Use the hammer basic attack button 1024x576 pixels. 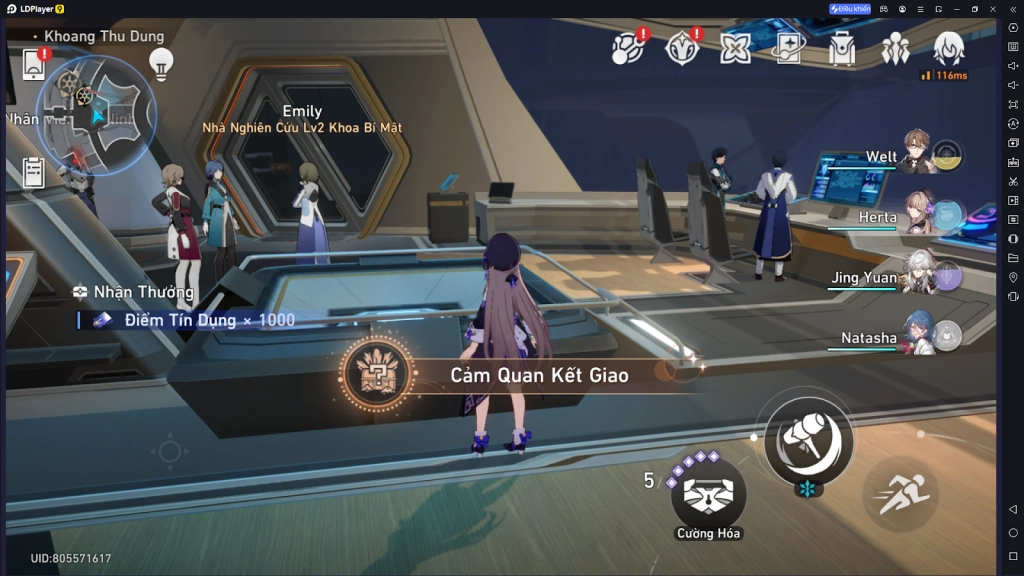[808, 437]
